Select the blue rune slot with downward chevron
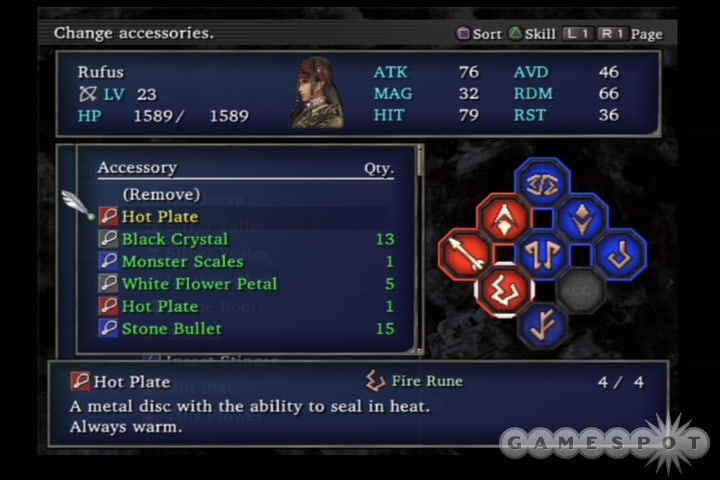This screenshot has height=480, width=720. point(581,218)
